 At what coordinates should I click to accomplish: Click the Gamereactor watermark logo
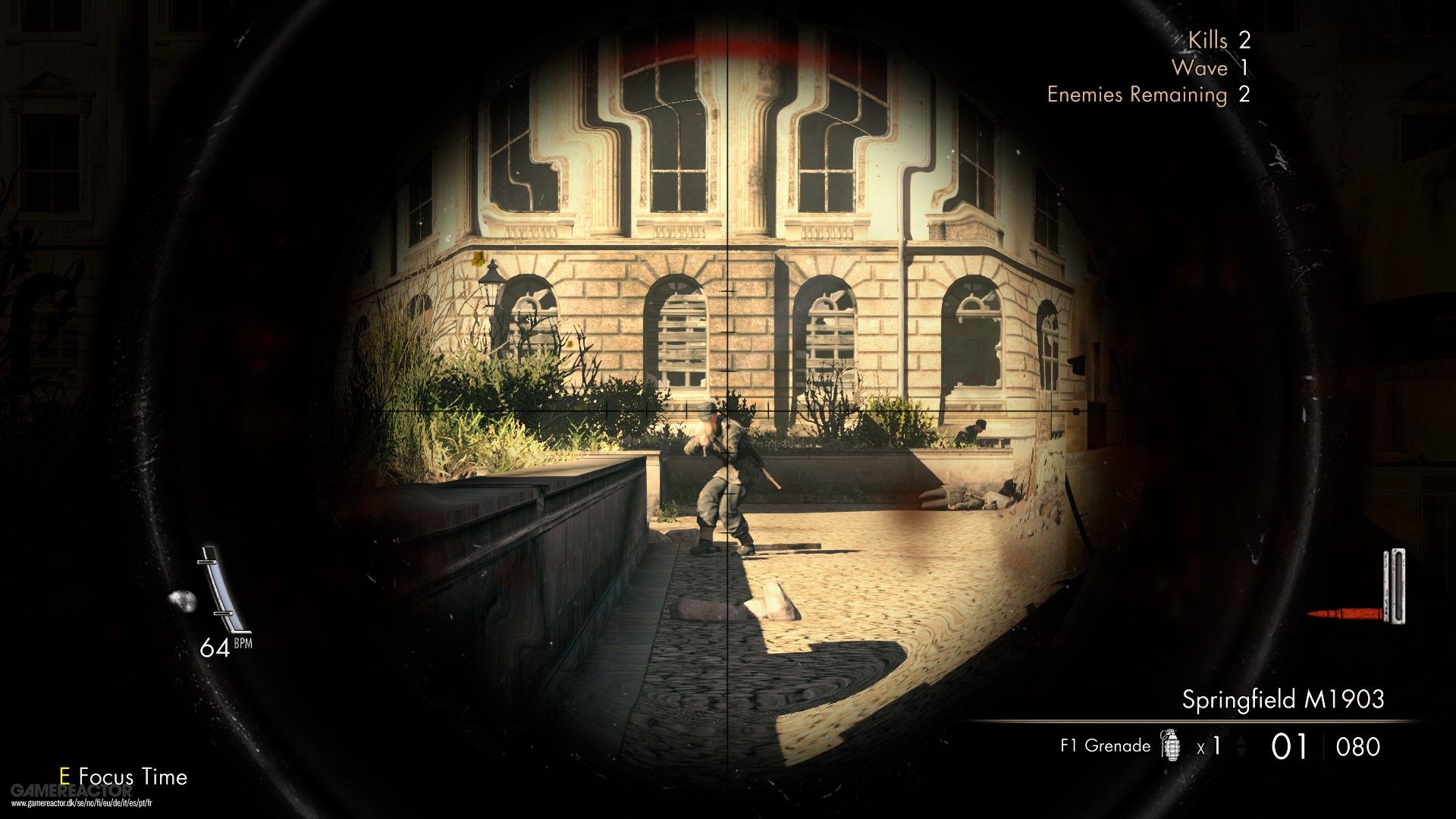73,791
